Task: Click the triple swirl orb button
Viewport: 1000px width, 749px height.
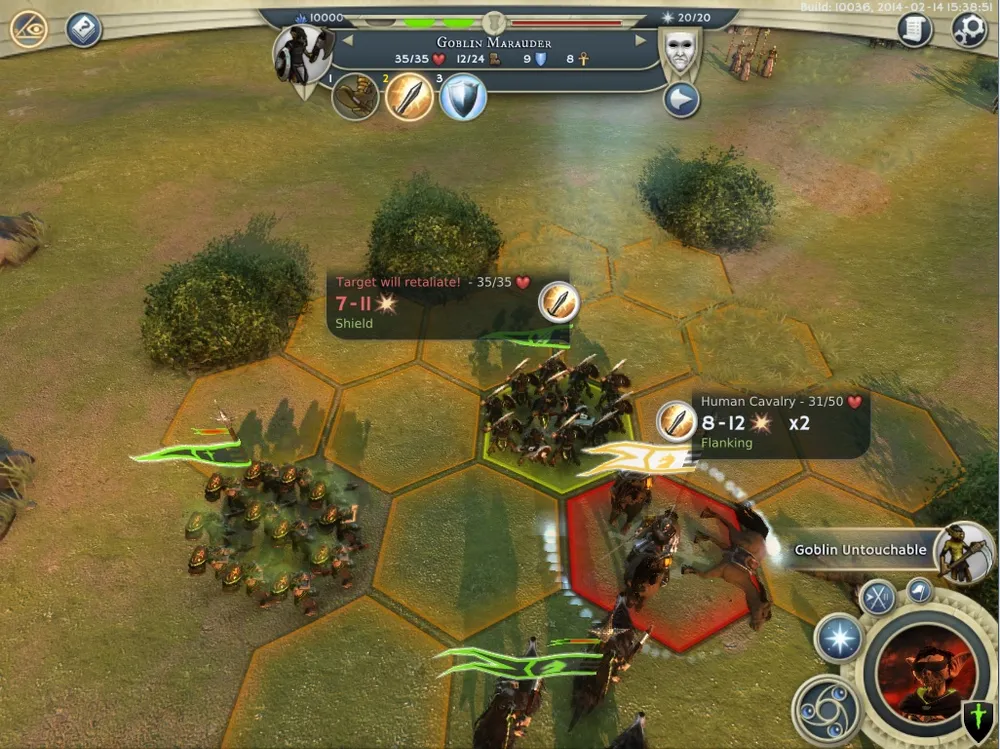Action: (826, 707)
